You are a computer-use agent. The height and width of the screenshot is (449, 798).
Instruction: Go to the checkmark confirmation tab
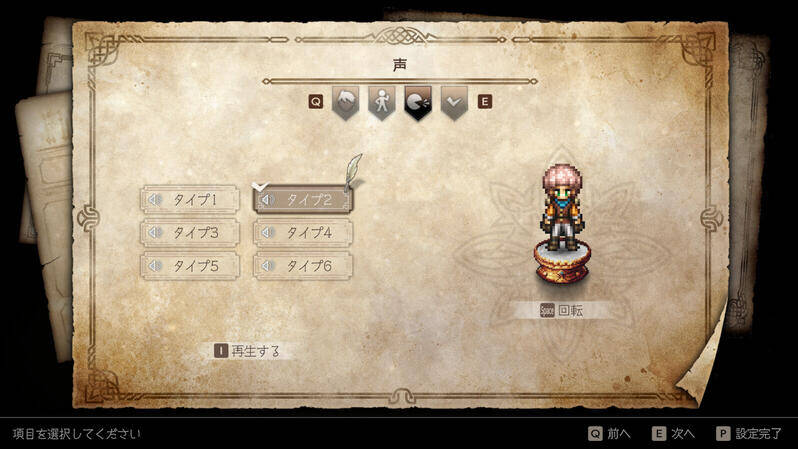click(454, 101)
